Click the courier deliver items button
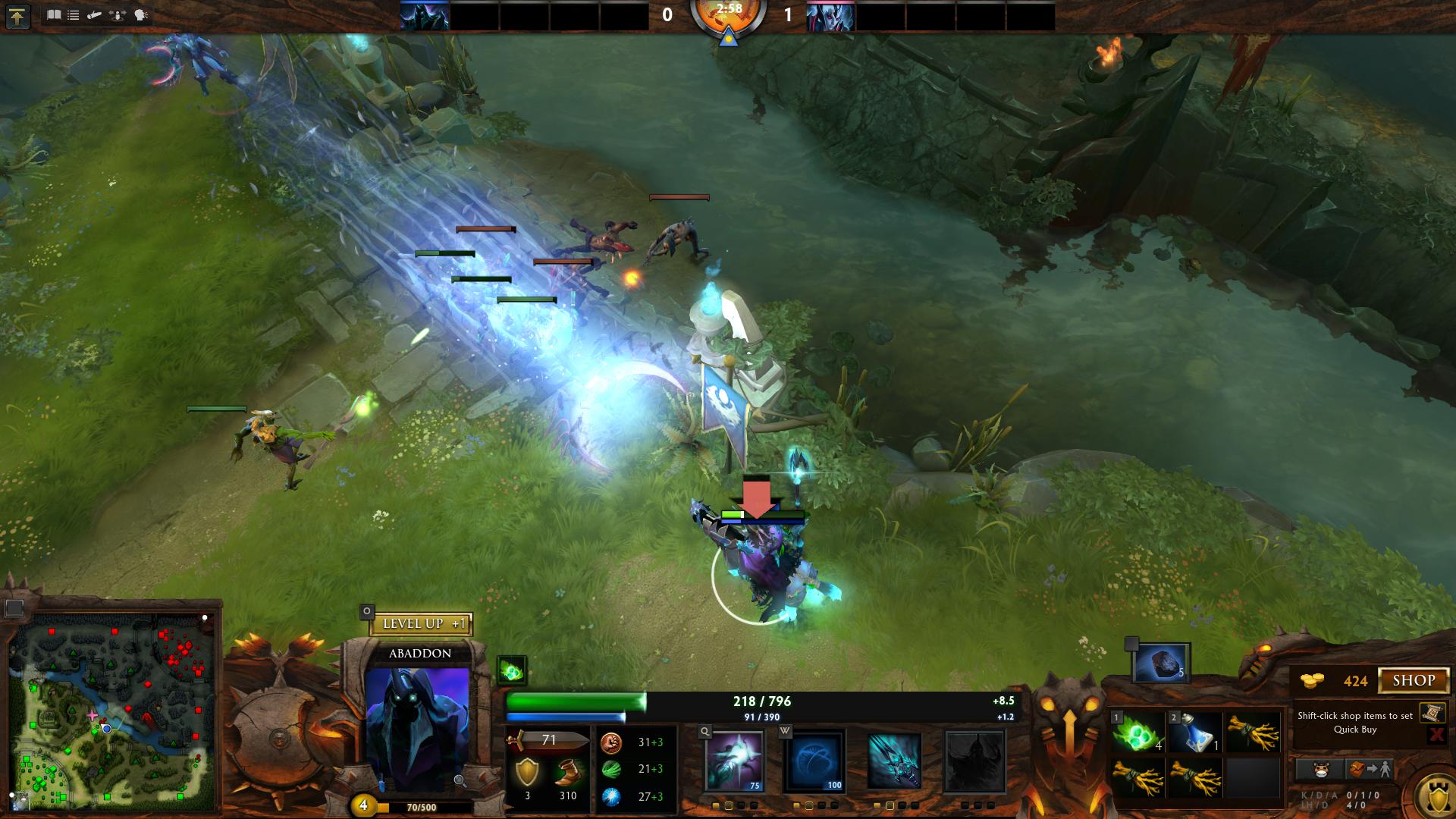The height and width of the screenshot is (819, 1456). click(x=1370, y=770)
